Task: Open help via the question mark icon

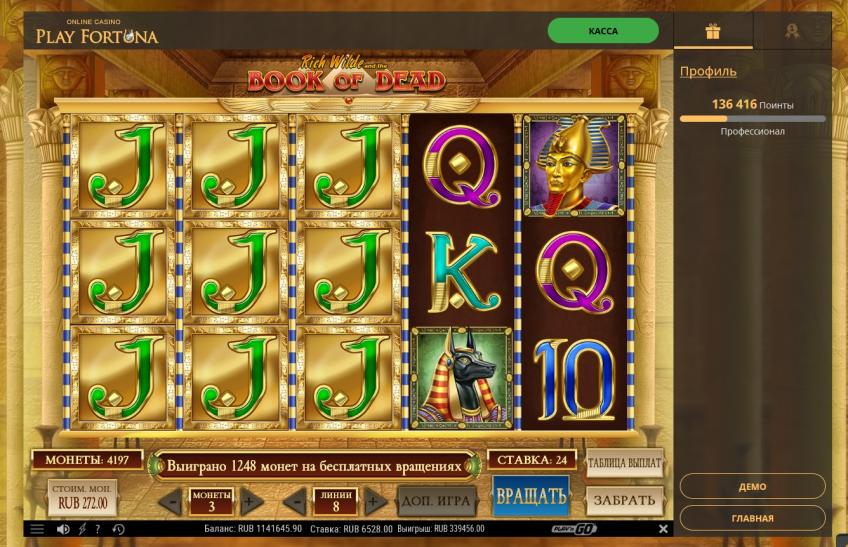Action: [99, 528]
